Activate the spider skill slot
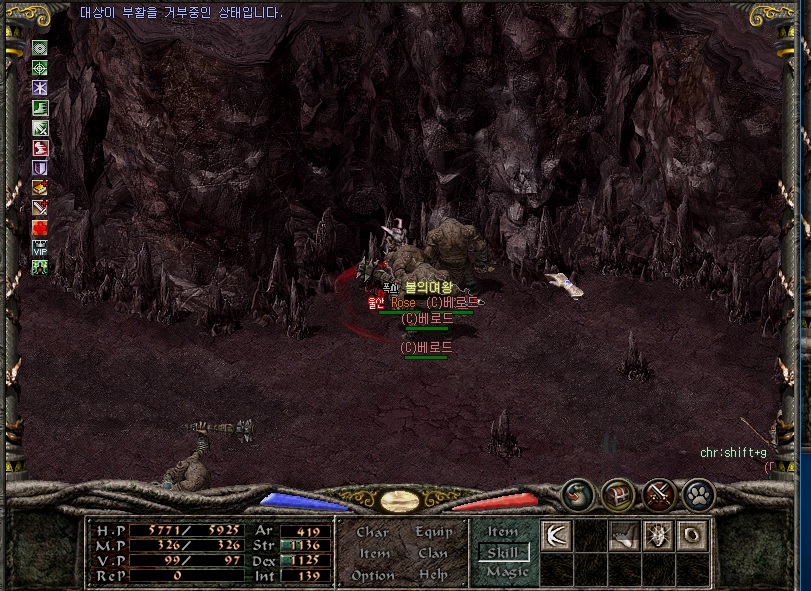Image resolution: width=811 pixels, height=591 pixels. click(658, 536)
